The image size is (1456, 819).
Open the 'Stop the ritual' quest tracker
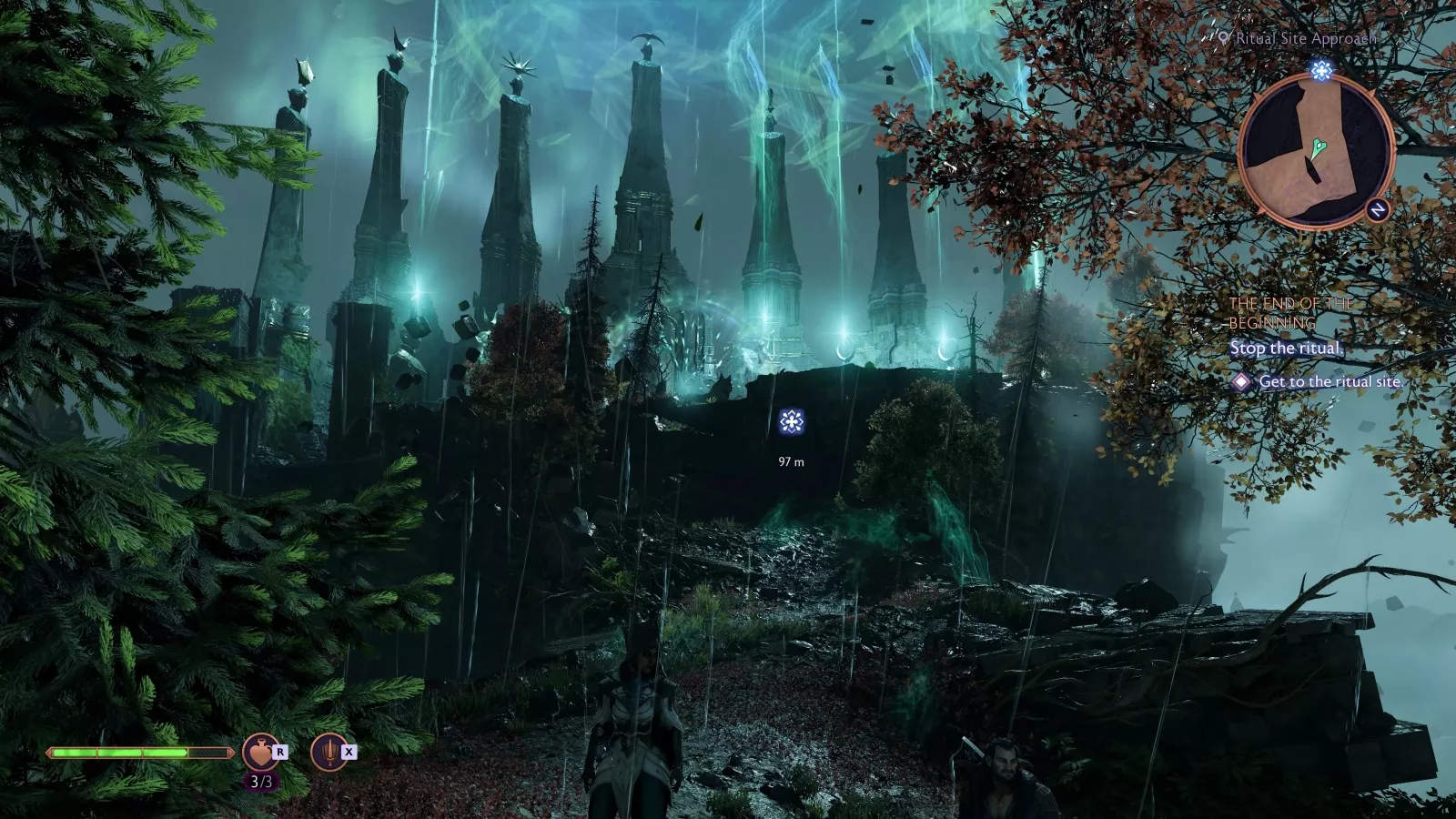click(x=1285, y=349)
